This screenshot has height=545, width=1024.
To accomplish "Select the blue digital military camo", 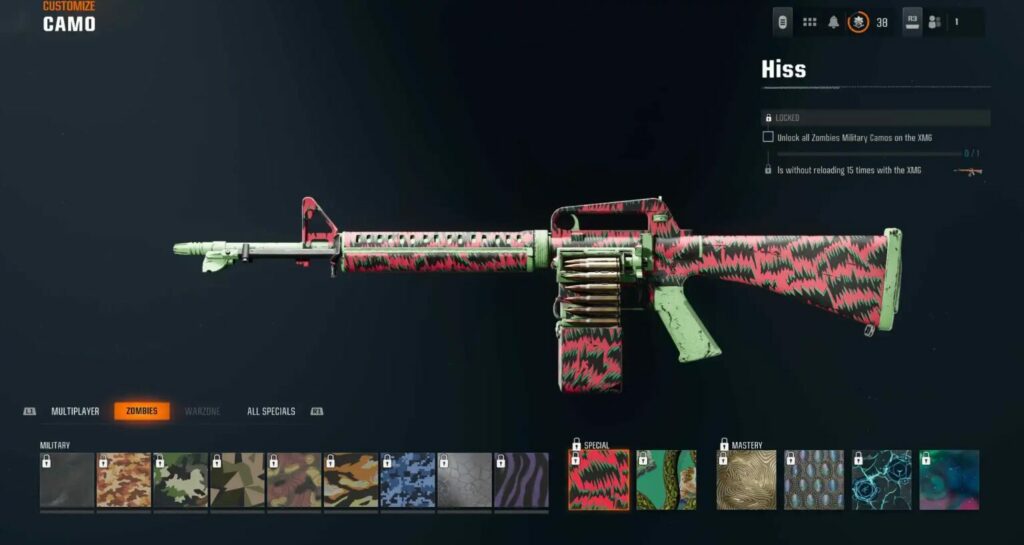I will 408,481.
